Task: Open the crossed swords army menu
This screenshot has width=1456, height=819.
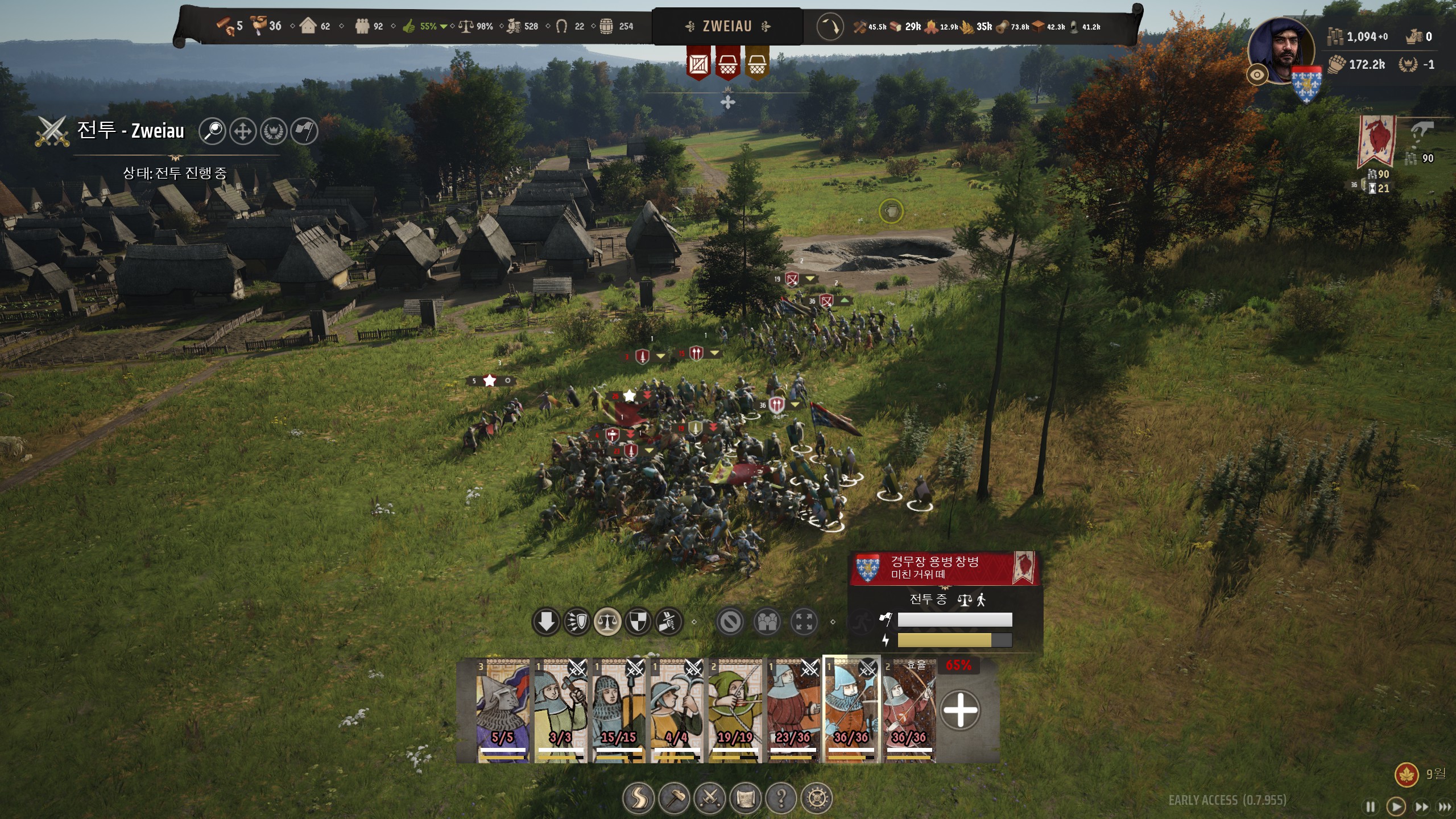Action: point(710,799)
